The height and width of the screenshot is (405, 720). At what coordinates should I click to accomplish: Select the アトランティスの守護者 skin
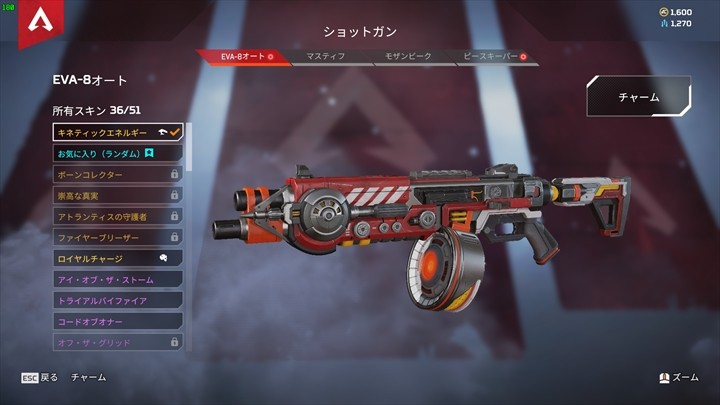118,216
